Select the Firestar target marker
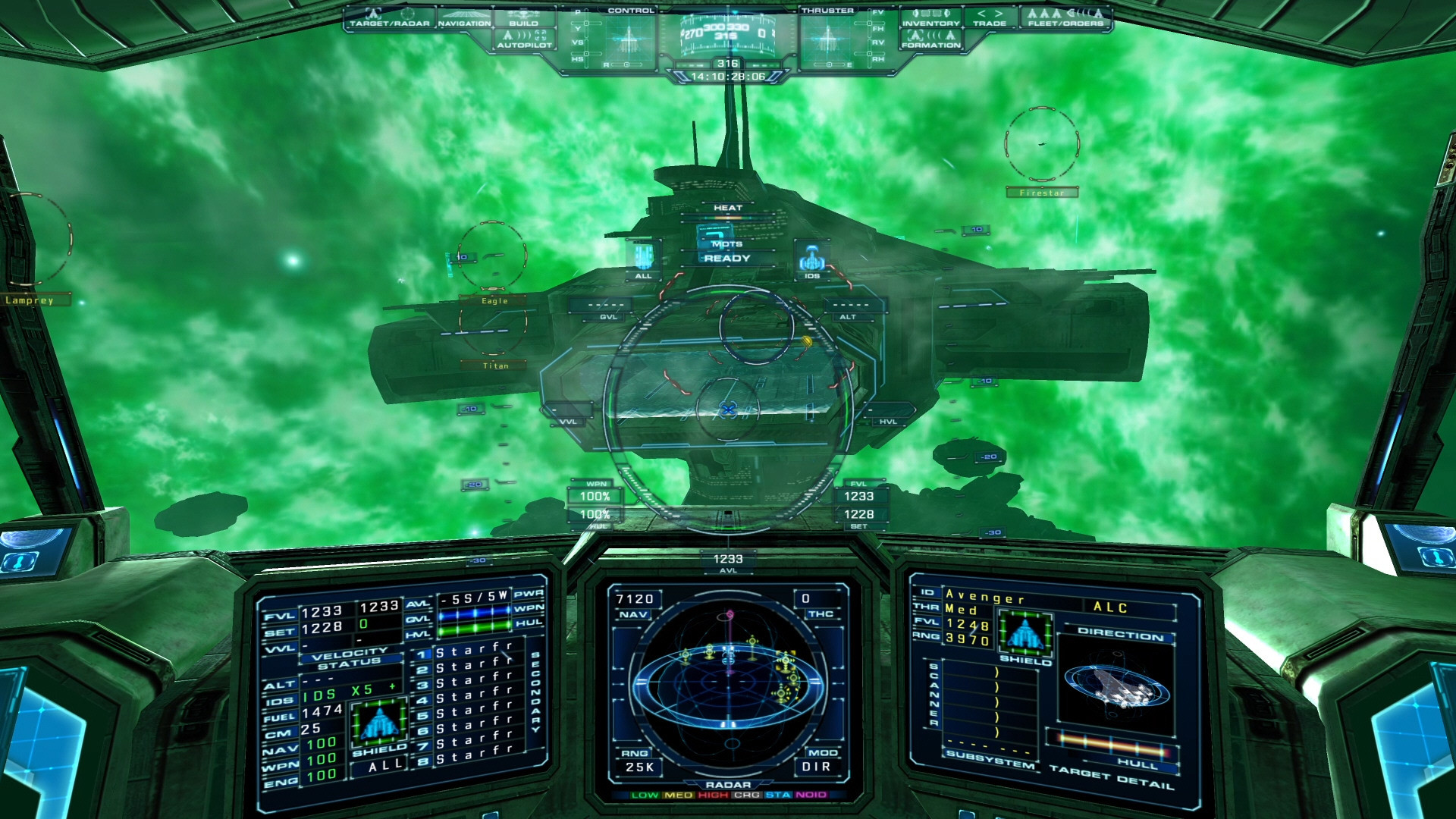The height and width of the screenshot is (819, 1456). click(1042, 144)
